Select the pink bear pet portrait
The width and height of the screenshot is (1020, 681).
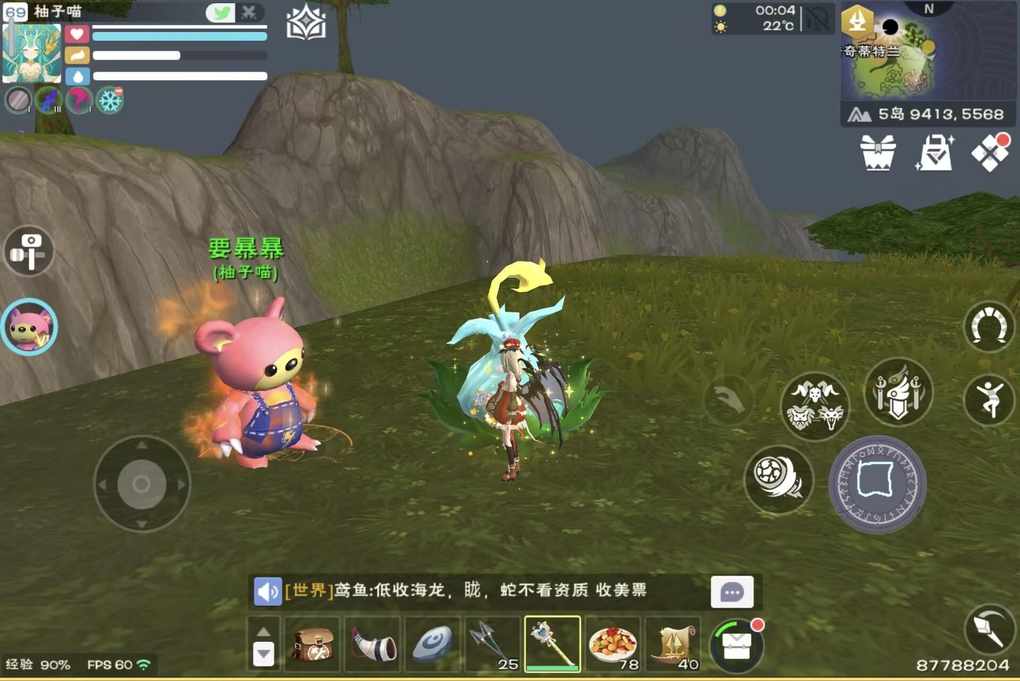point(29,327)
